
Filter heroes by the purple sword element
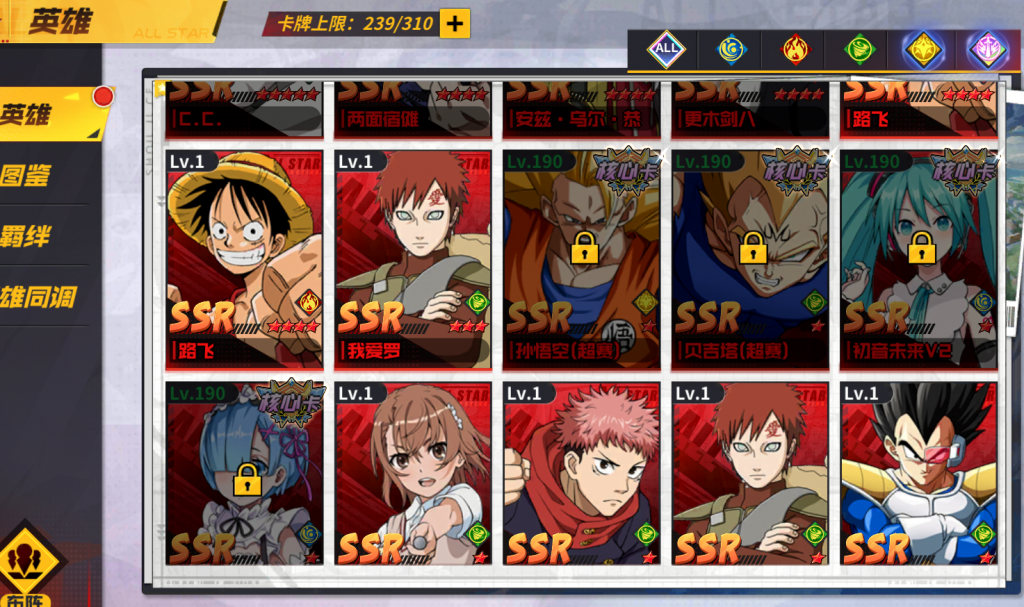[986, 48]
